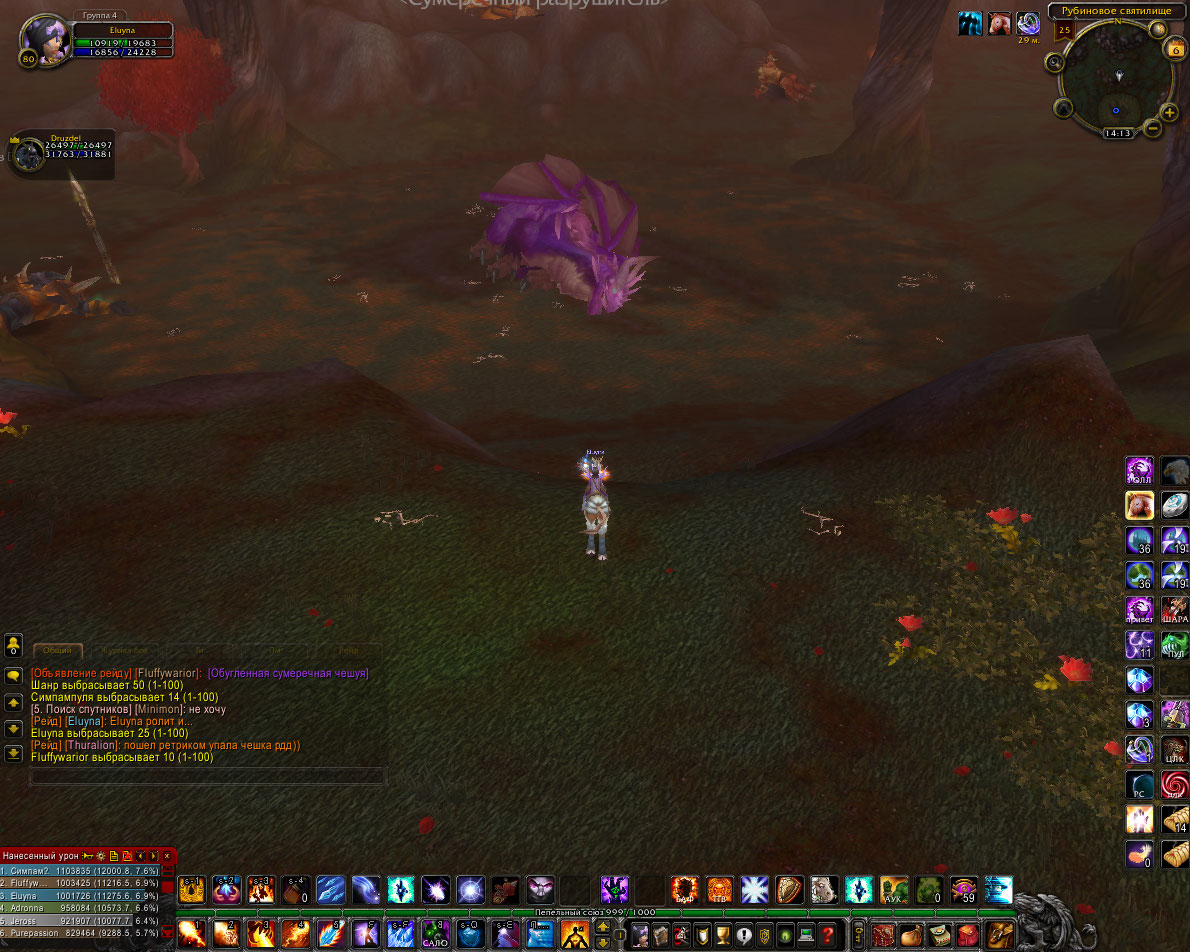The width and height of the screenshot is (1190, 952).
Task: Click the horse mount buff icon
Action: [x=998, y=24]
